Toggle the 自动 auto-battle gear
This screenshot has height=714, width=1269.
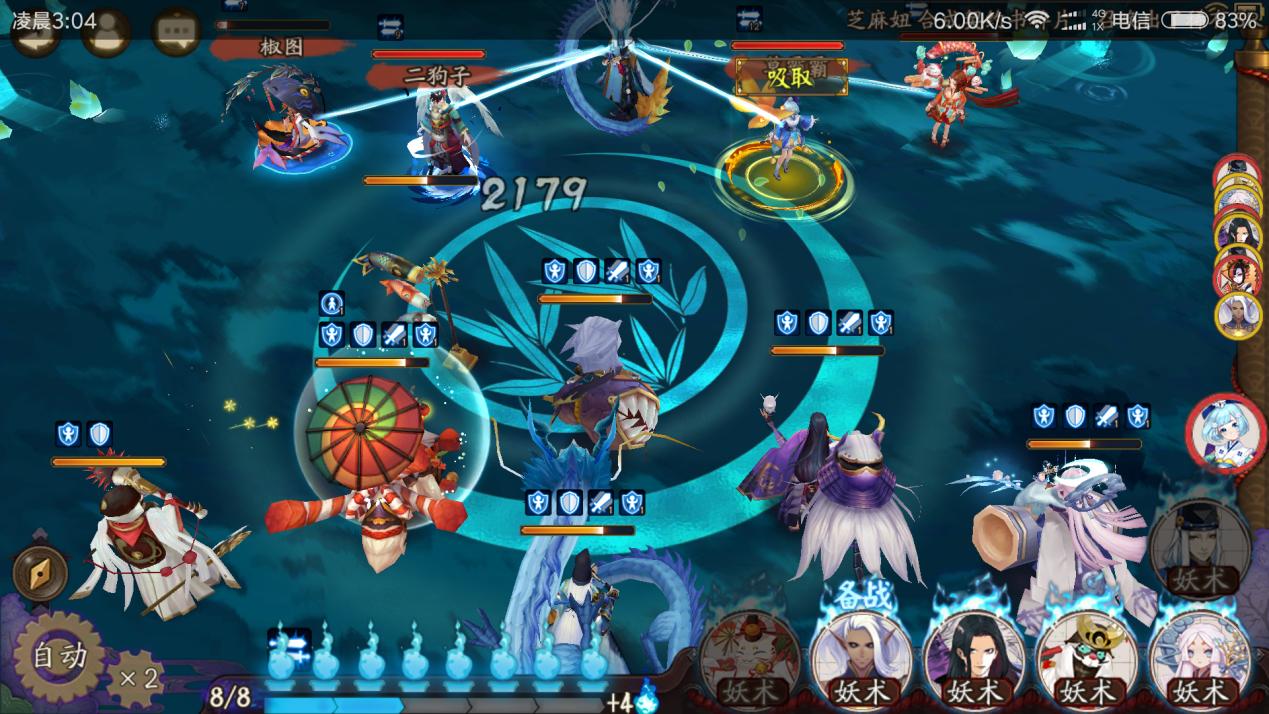(59, 657)
